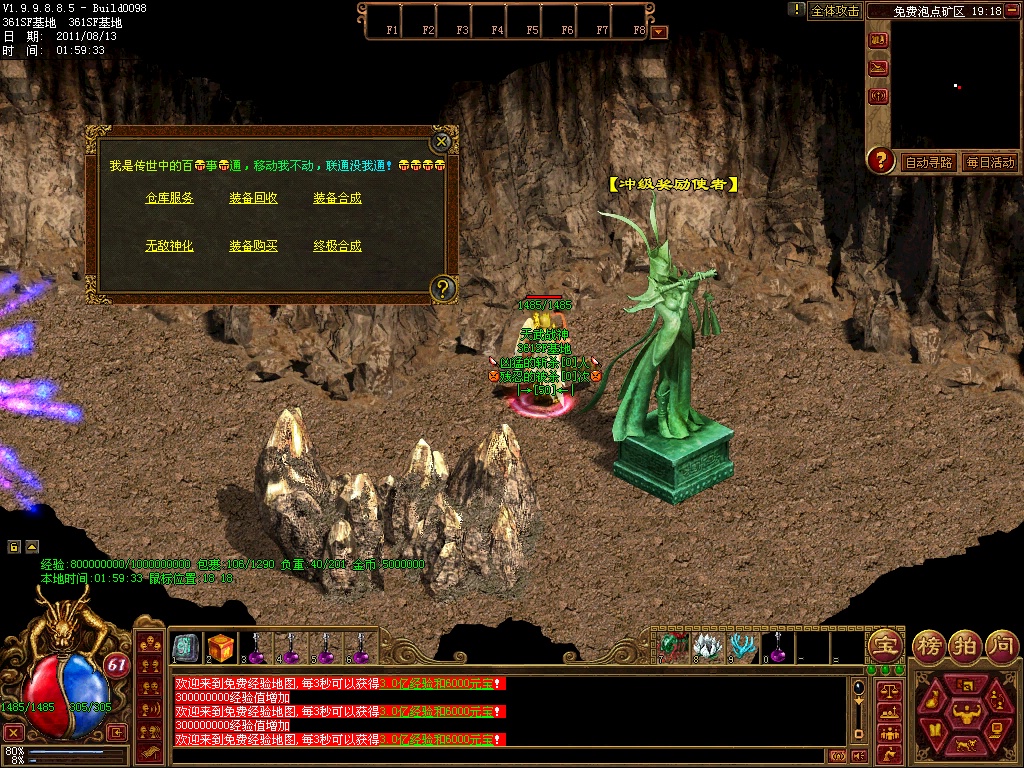Toggle the 全体攻击 attack mode button
Screen dimensions: 1024x768
pos(835,11)
